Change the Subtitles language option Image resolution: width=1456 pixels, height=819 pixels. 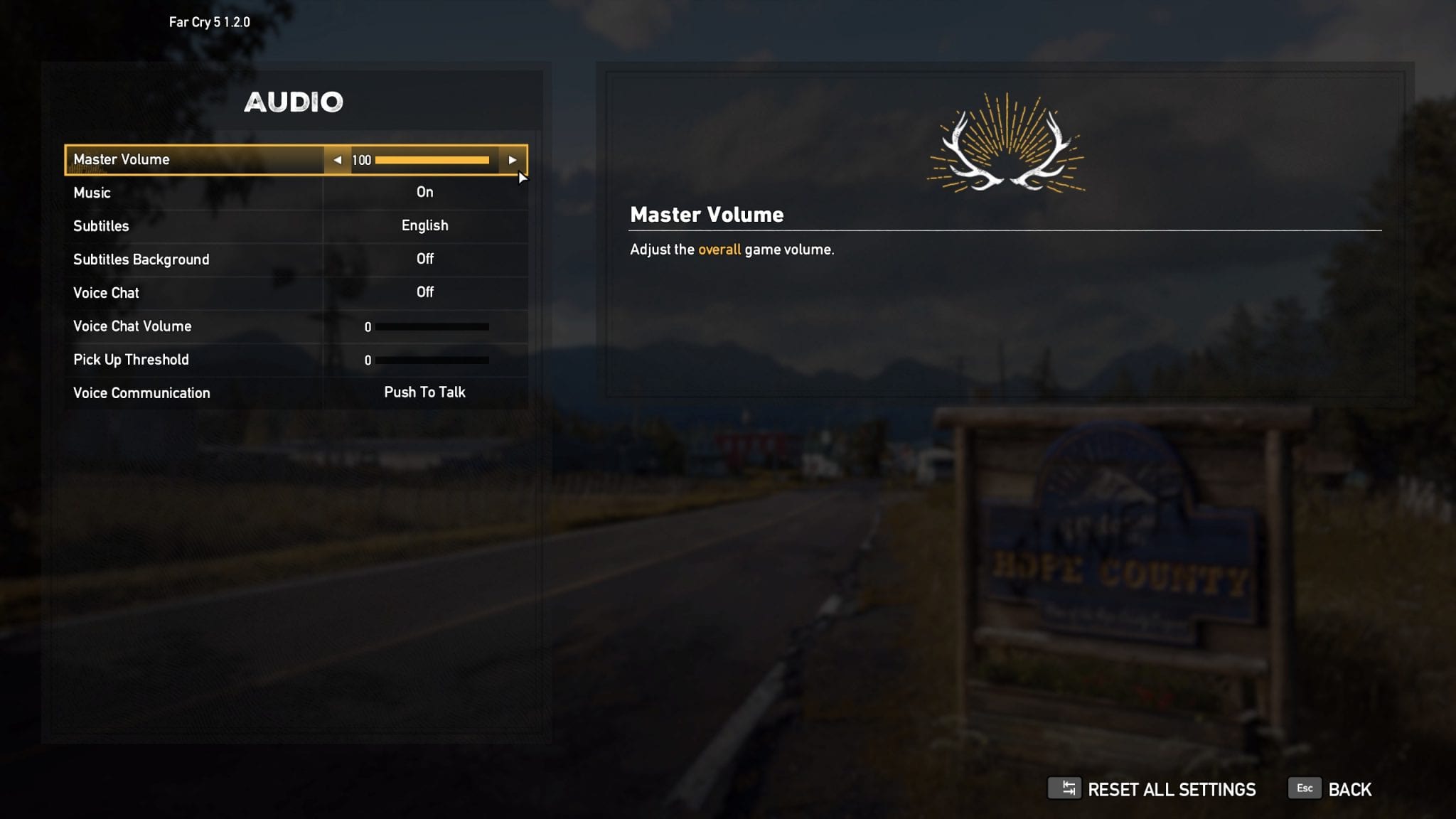[424, 226]
